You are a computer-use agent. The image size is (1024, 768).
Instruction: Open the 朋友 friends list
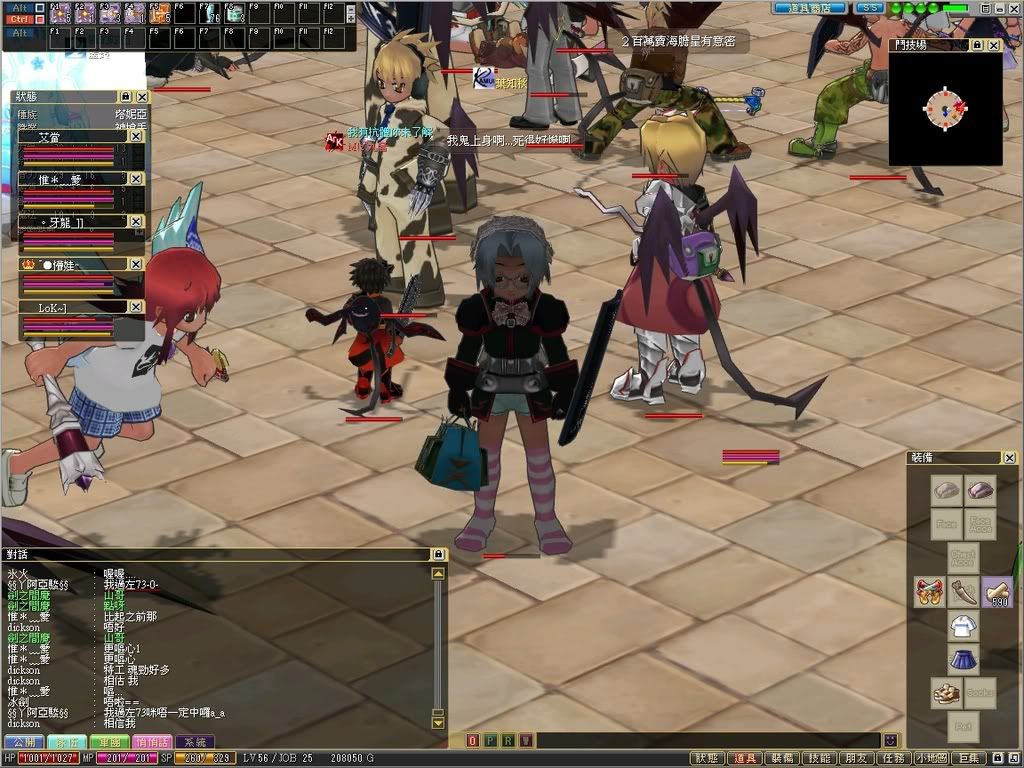(x=855, y=758)
